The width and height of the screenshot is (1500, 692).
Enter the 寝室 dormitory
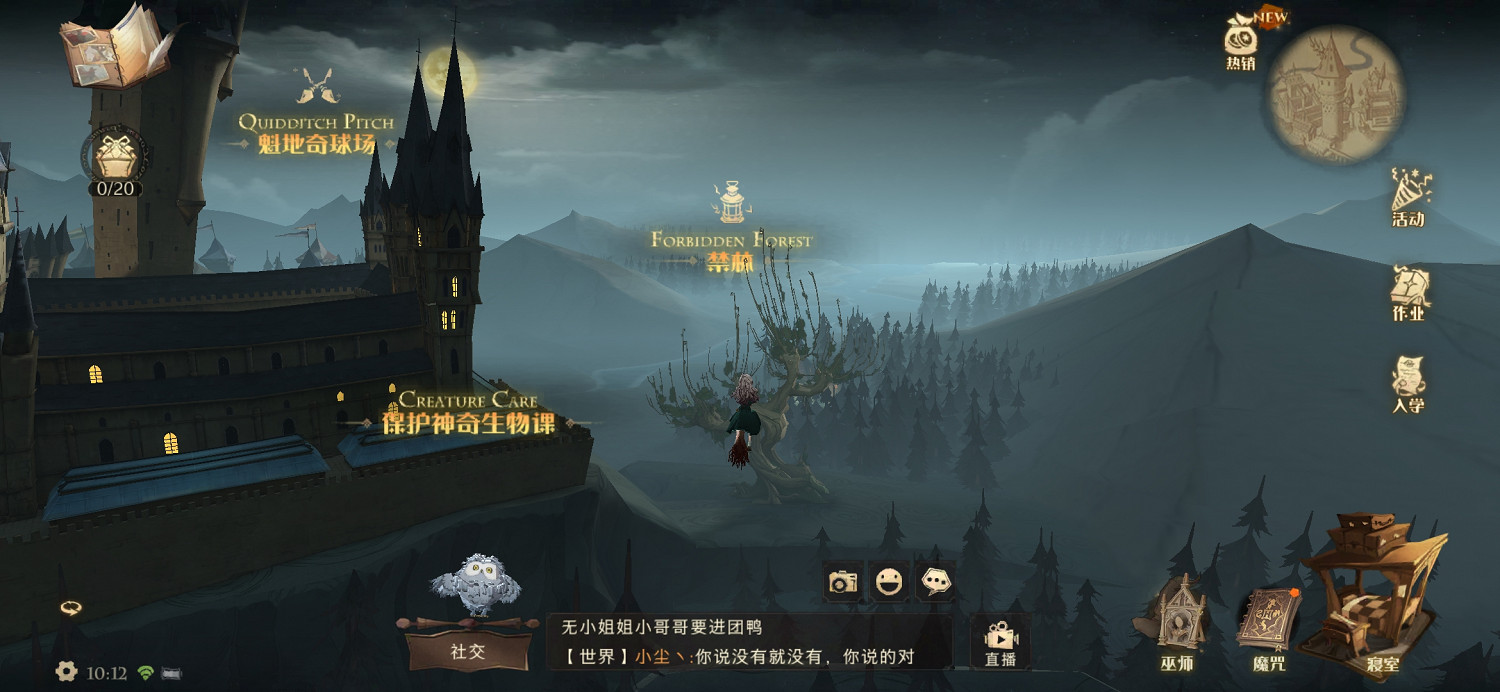tap(1381, 595)
